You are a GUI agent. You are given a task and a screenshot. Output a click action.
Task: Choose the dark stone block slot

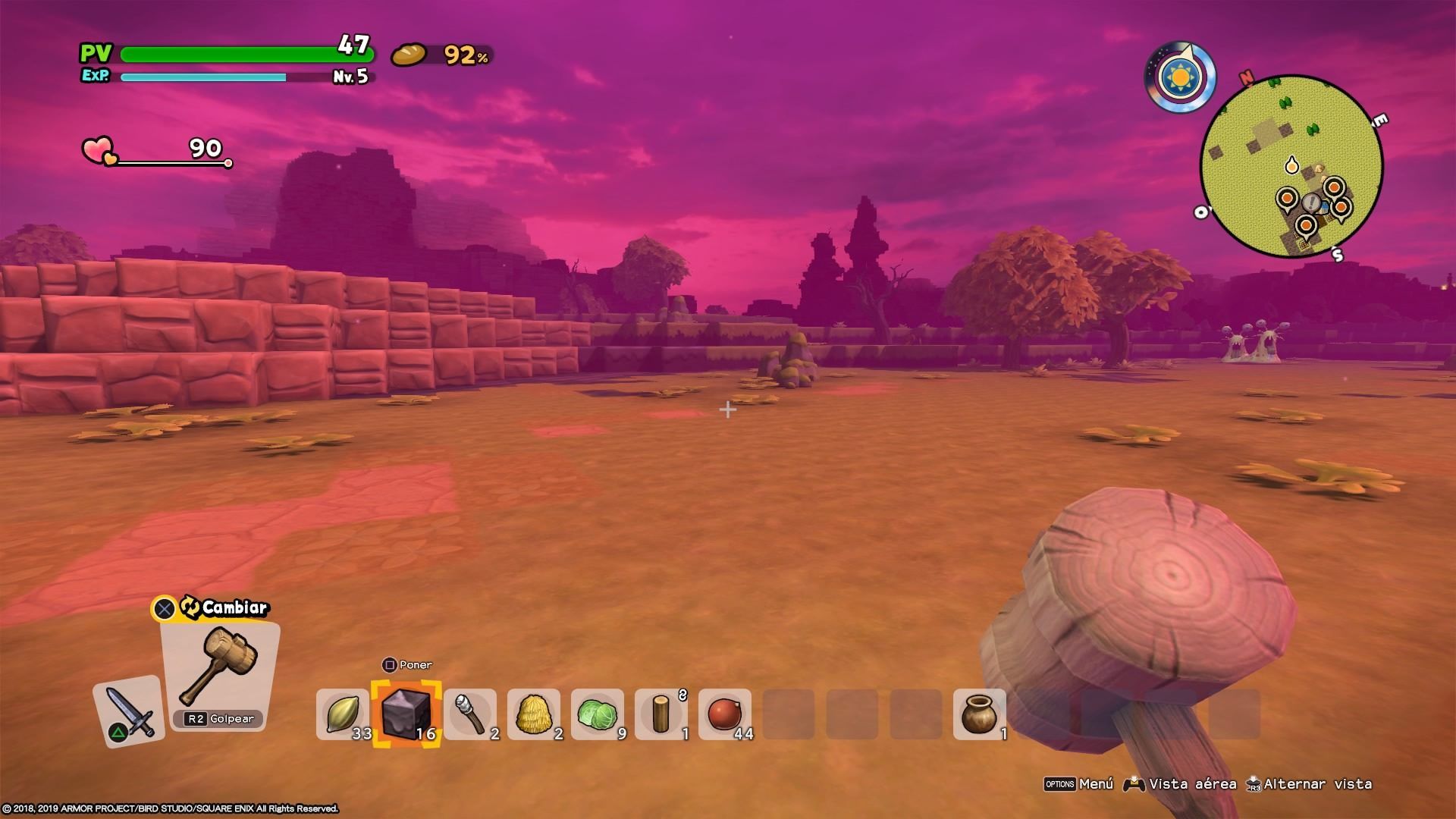tap(406, 714)
